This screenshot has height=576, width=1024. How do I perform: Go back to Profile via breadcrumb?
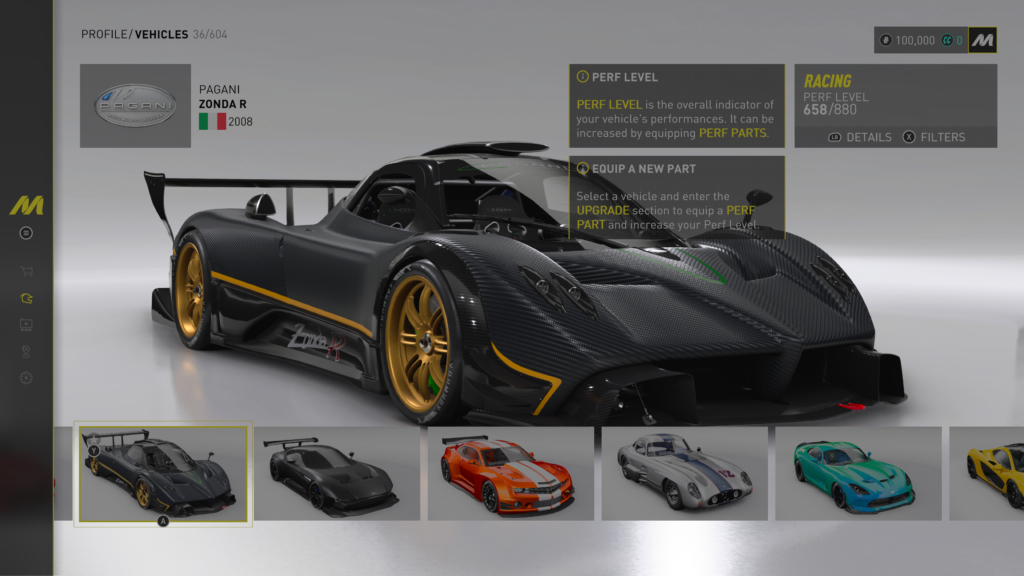coord(104,35)
